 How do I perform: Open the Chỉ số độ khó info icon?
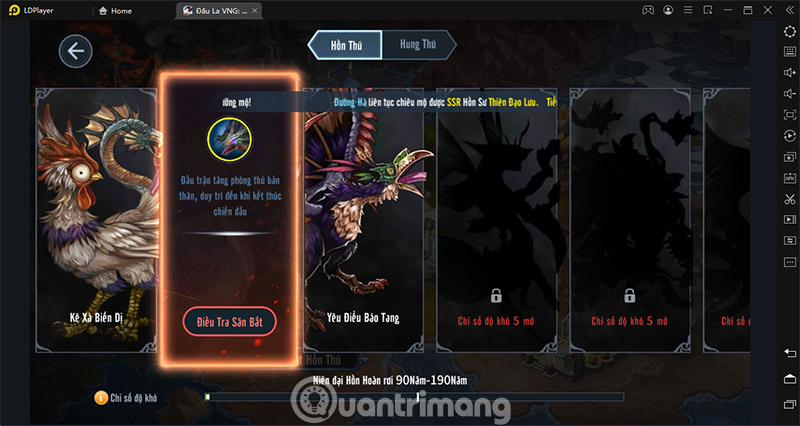click(101, 398)
